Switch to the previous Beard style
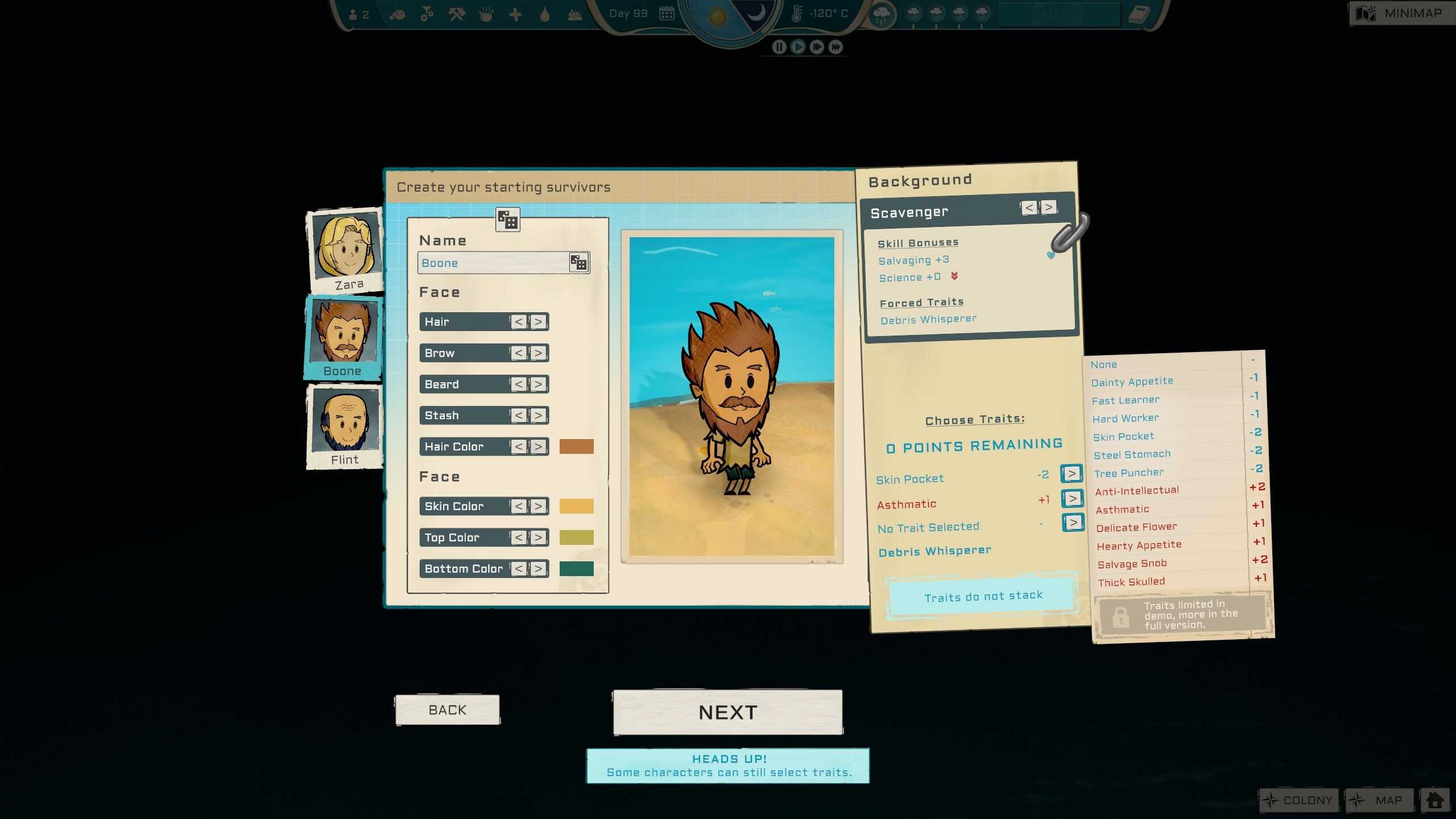The image size is (1456, 819). pos(519,384)
